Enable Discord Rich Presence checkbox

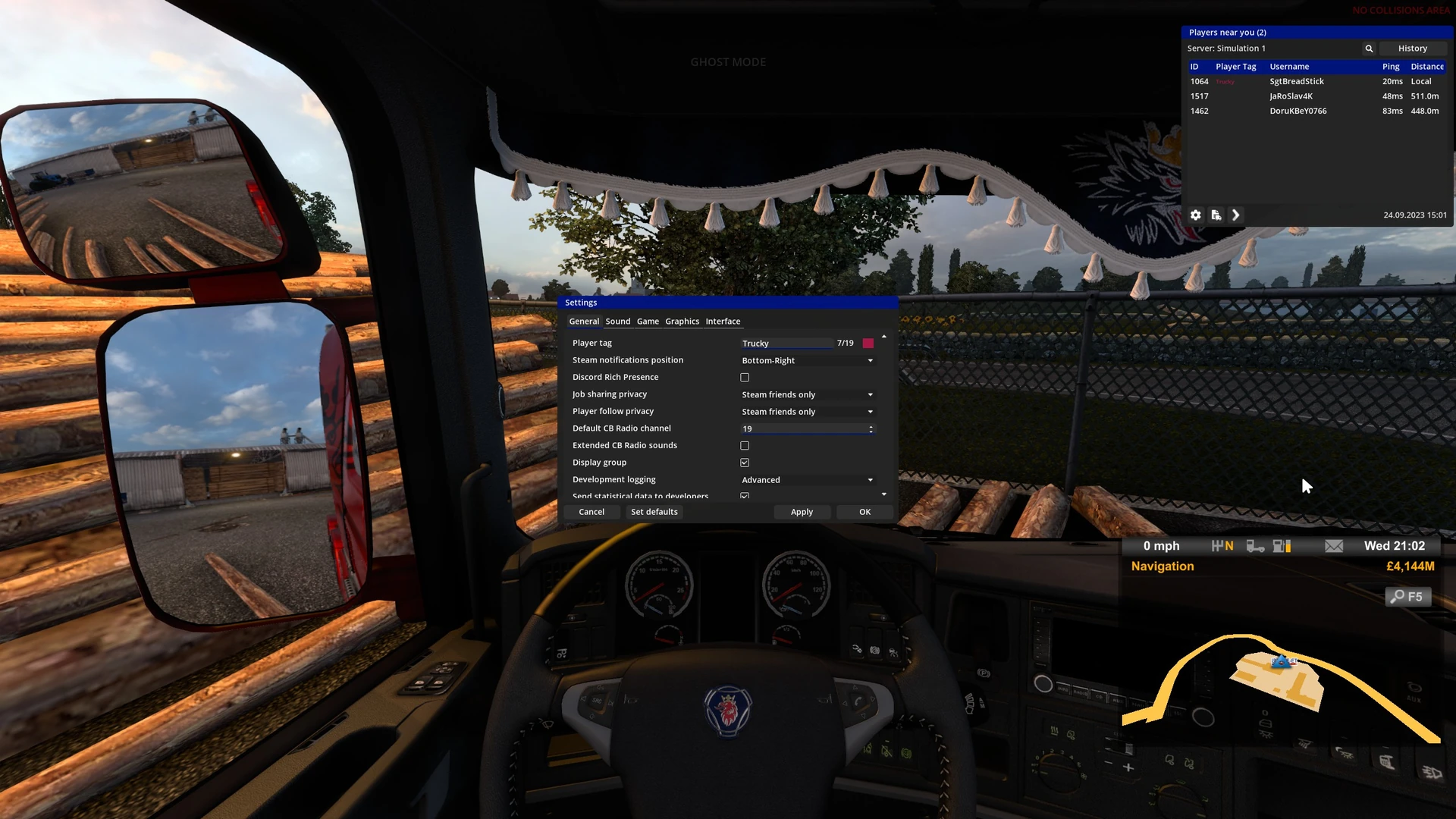[745, 378]
